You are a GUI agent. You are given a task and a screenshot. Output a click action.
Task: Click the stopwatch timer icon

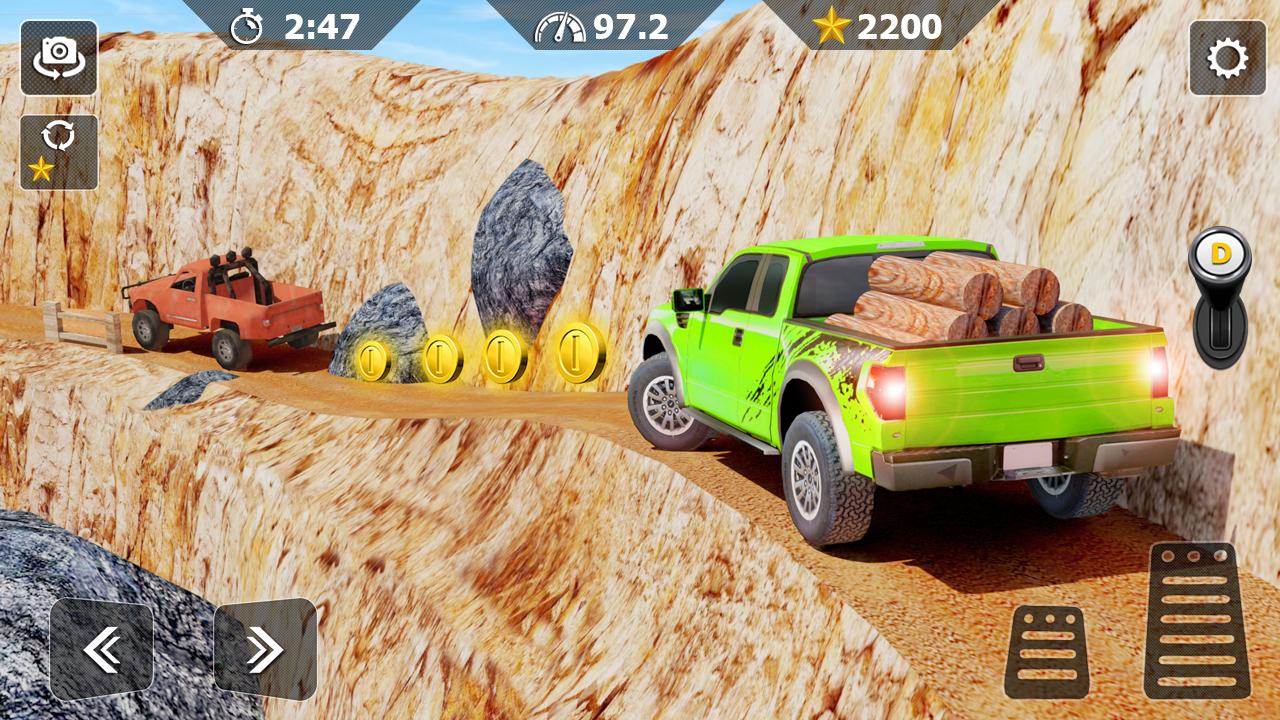(x=247, y=26)
